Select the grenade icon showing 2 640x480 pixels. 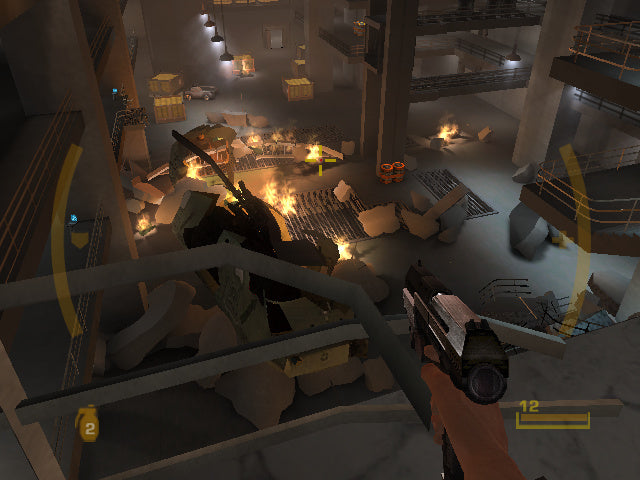(88, 426)
